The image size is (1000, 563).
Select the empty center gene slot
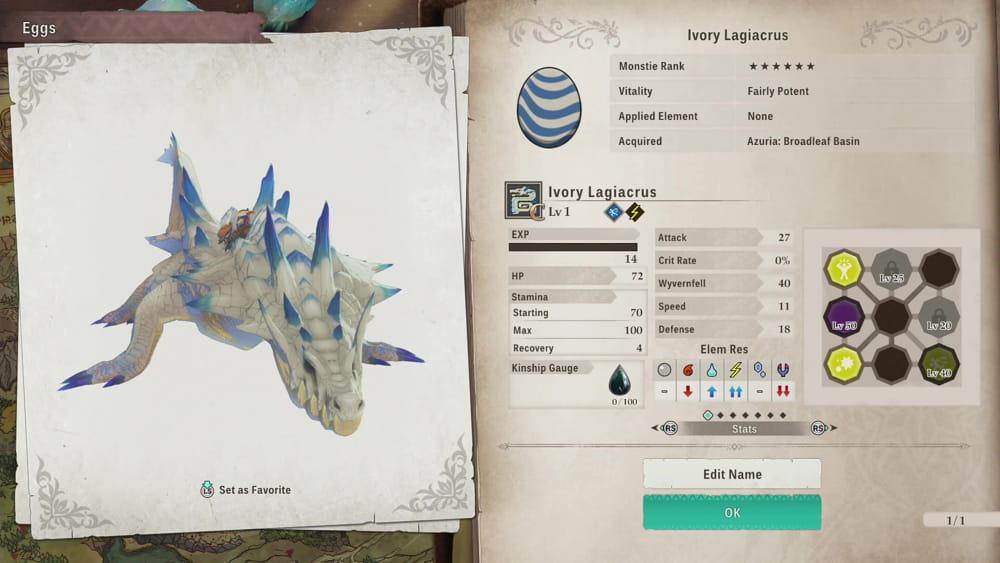click(x=891, y=318)
